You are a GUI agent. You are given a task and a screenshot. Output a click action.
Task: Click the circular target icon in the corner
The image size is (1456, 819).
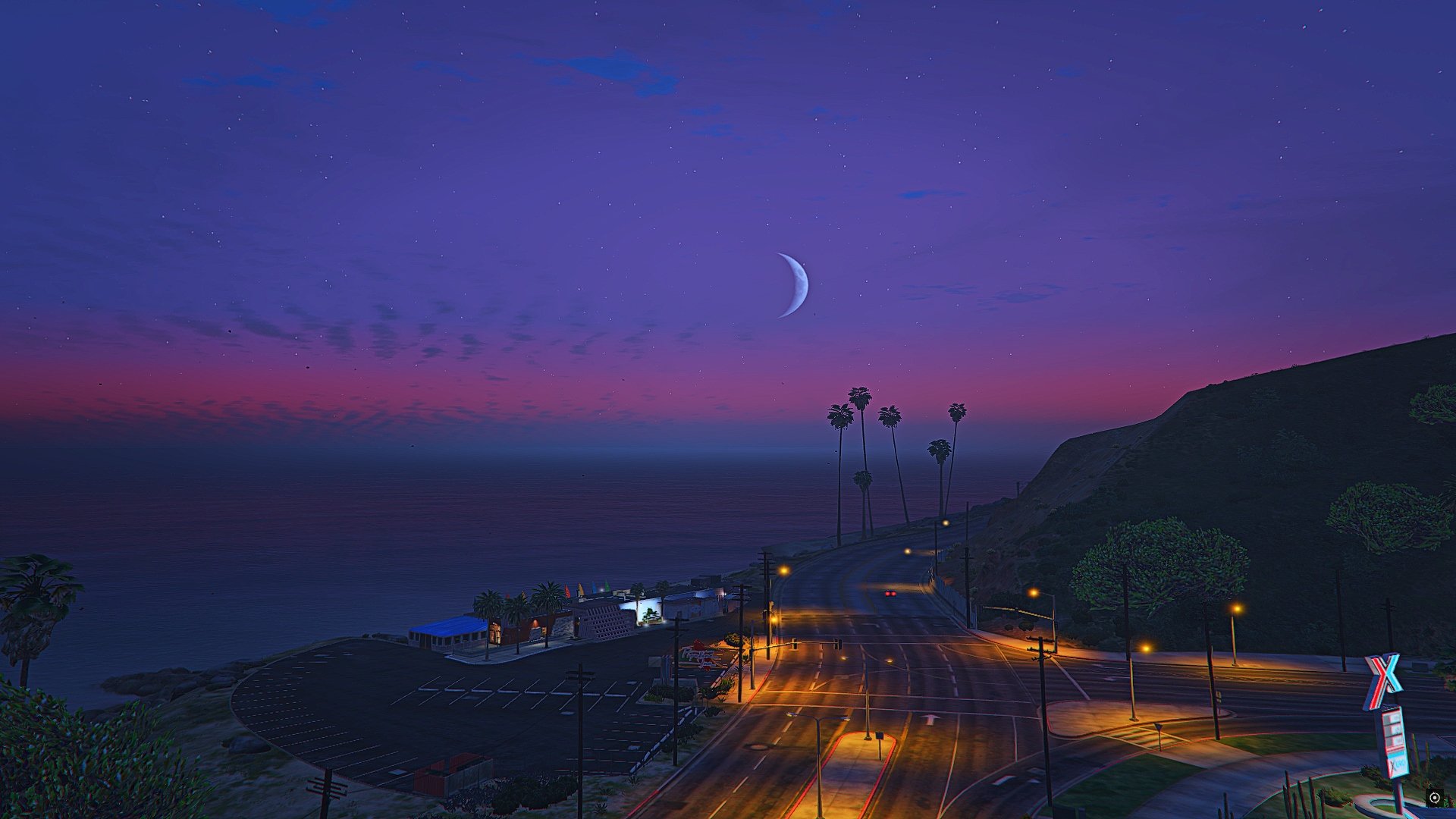coord(1434,797)
